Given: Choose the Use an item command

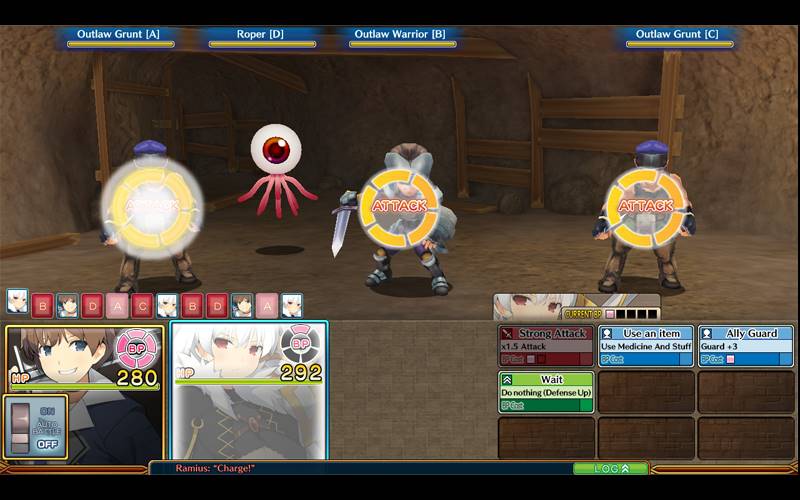Looking at the screenshot, I should pyautogui.click(x=645, y=345).
